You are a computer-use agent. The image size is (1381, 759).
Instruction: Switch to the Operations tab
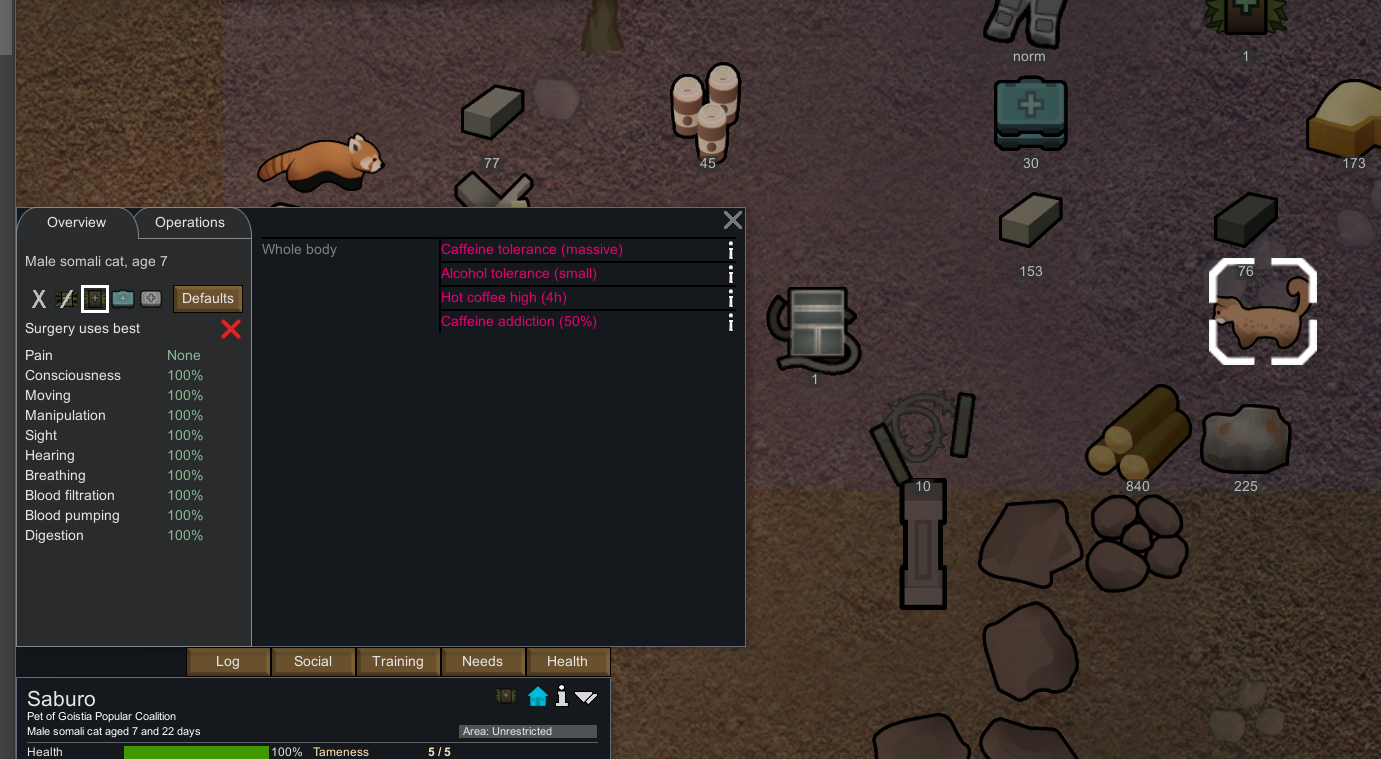[190, 223]
